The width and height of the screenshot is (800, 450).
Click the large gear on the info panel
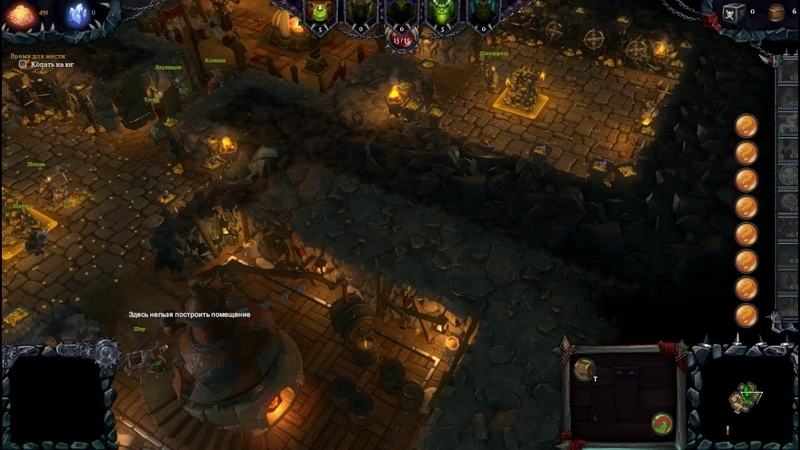[x=107, y=351]
